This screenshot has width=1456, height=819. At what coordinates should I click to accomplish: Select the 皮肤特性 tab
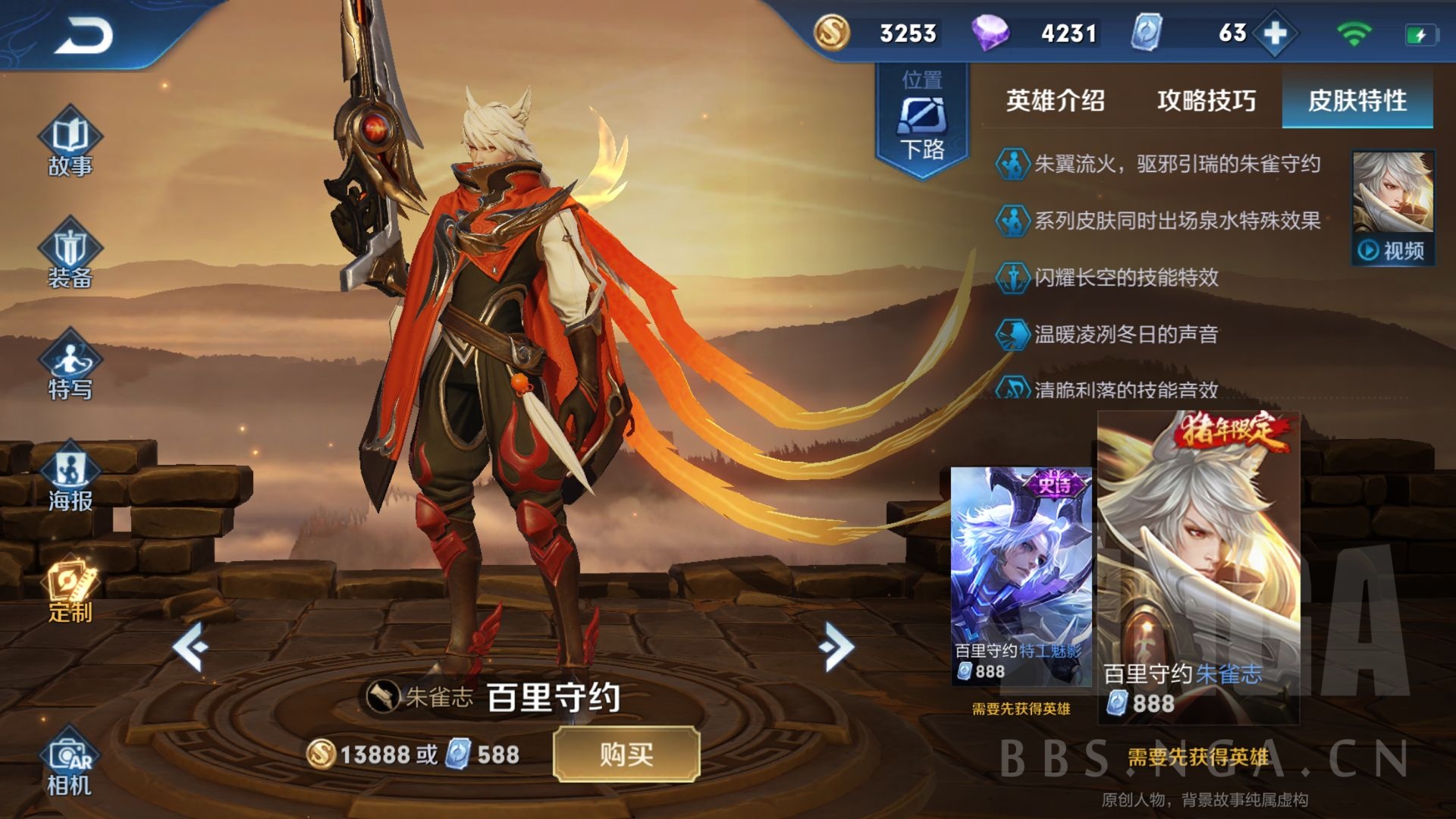[x=1357, y=99]
